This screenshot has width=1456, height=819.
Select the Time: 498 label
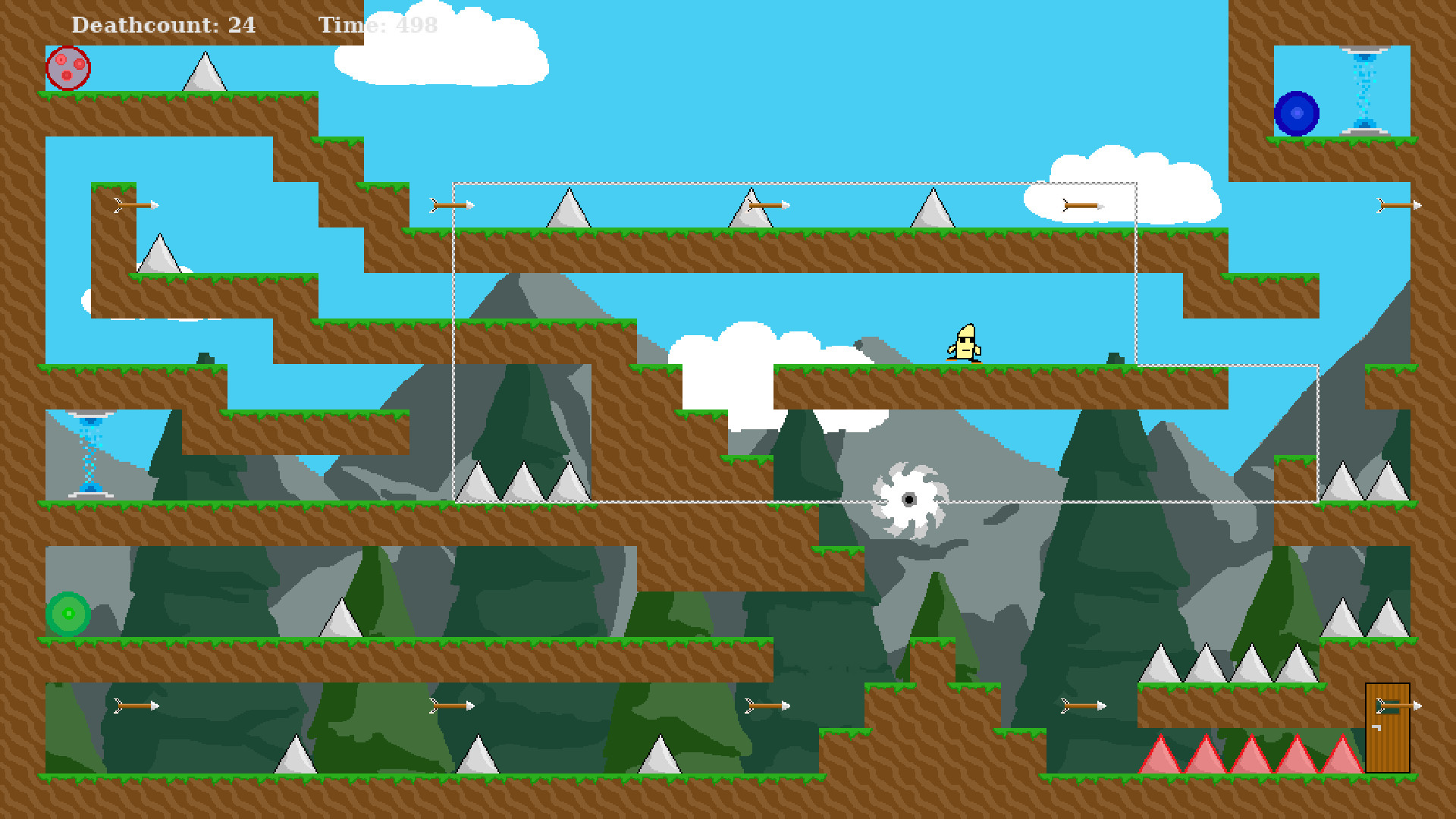pyautogui.click(x=377, y=25)
